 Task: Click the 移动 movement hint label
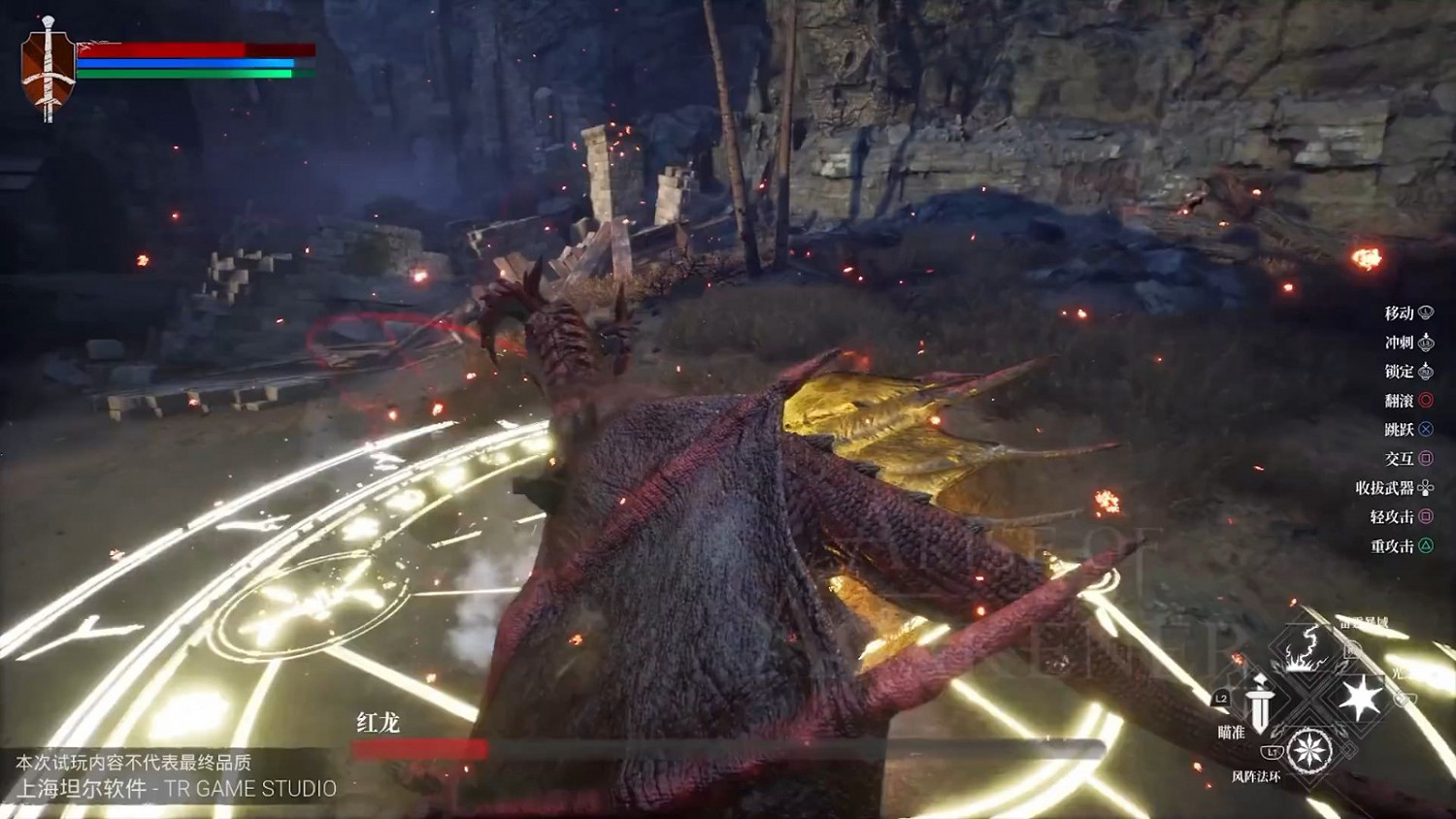1398,313
